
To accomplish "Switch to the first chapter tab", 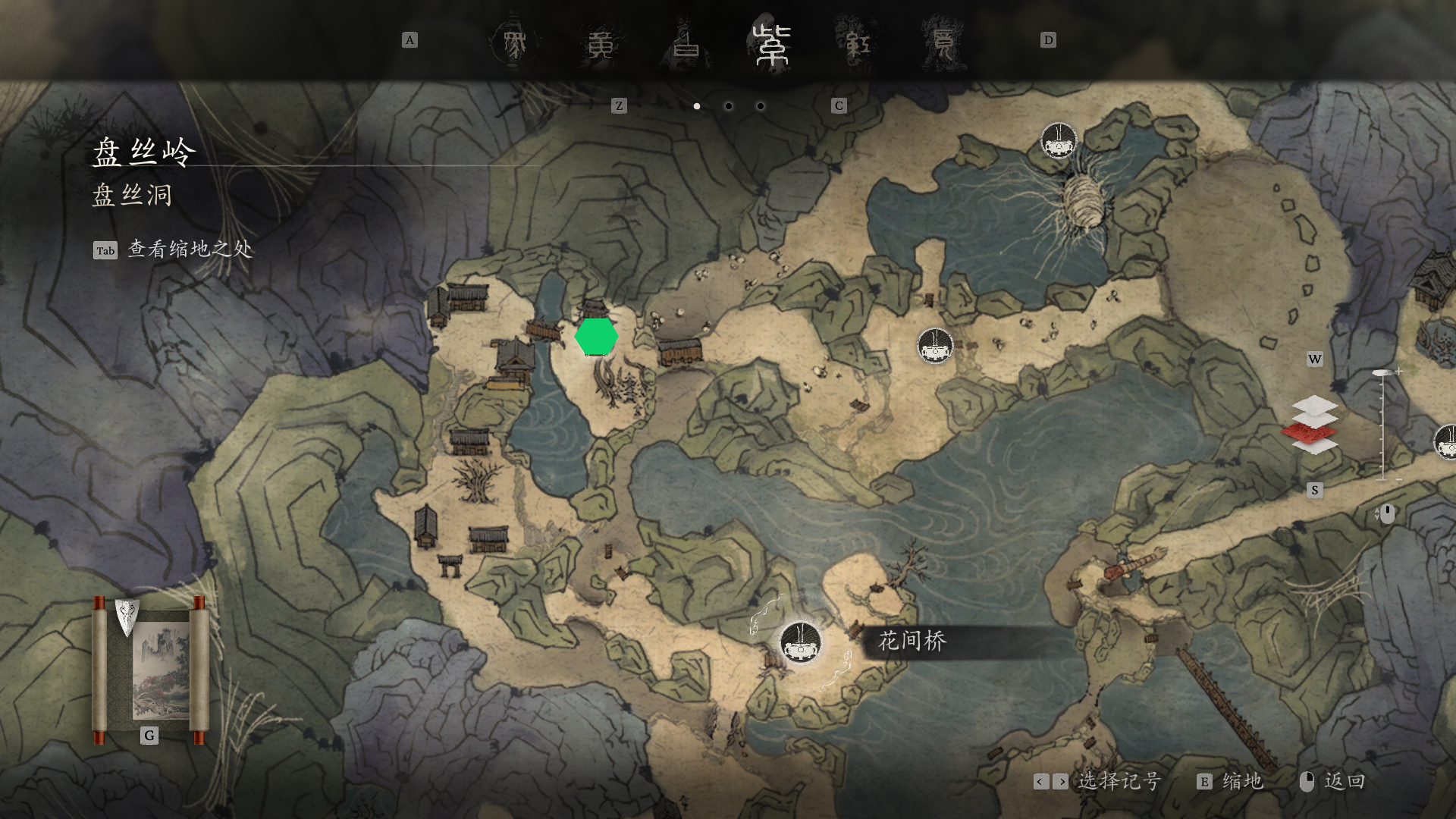I will 515,44.
